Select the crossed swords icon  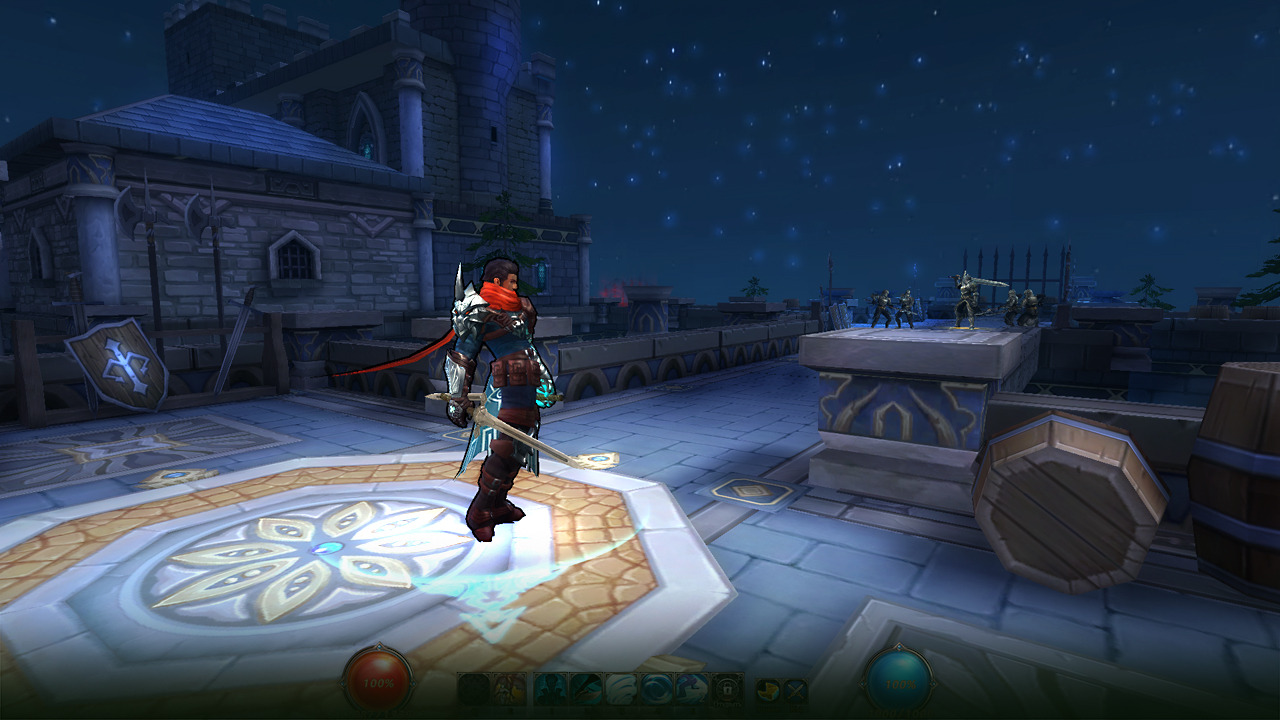click(795, 689)
